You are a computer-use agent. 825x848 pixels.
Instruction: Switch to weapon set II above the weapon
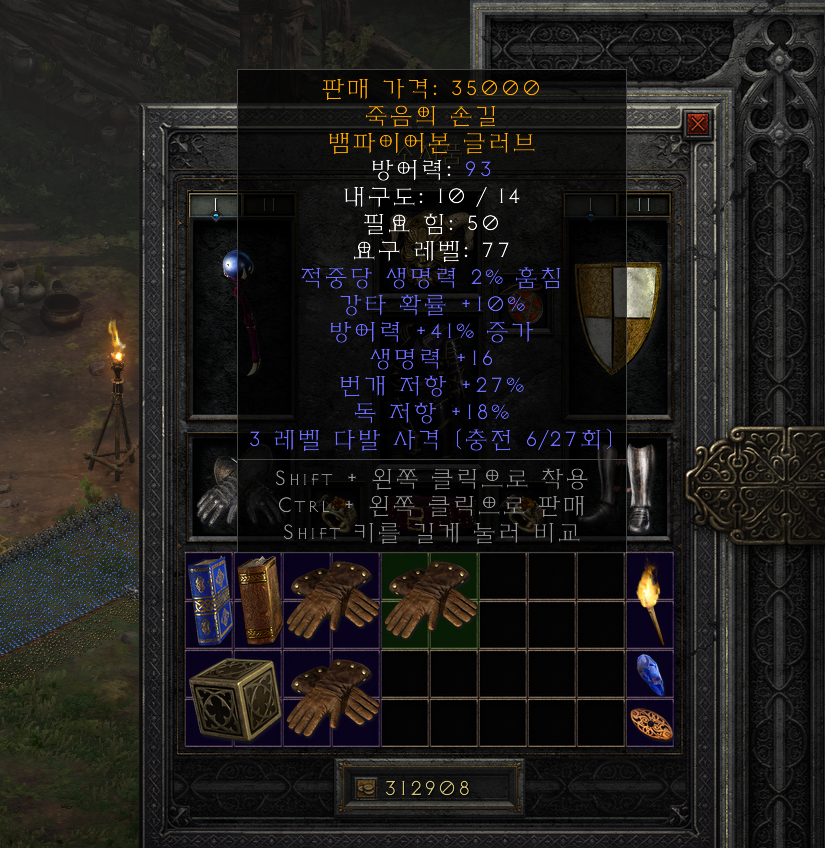268,205
